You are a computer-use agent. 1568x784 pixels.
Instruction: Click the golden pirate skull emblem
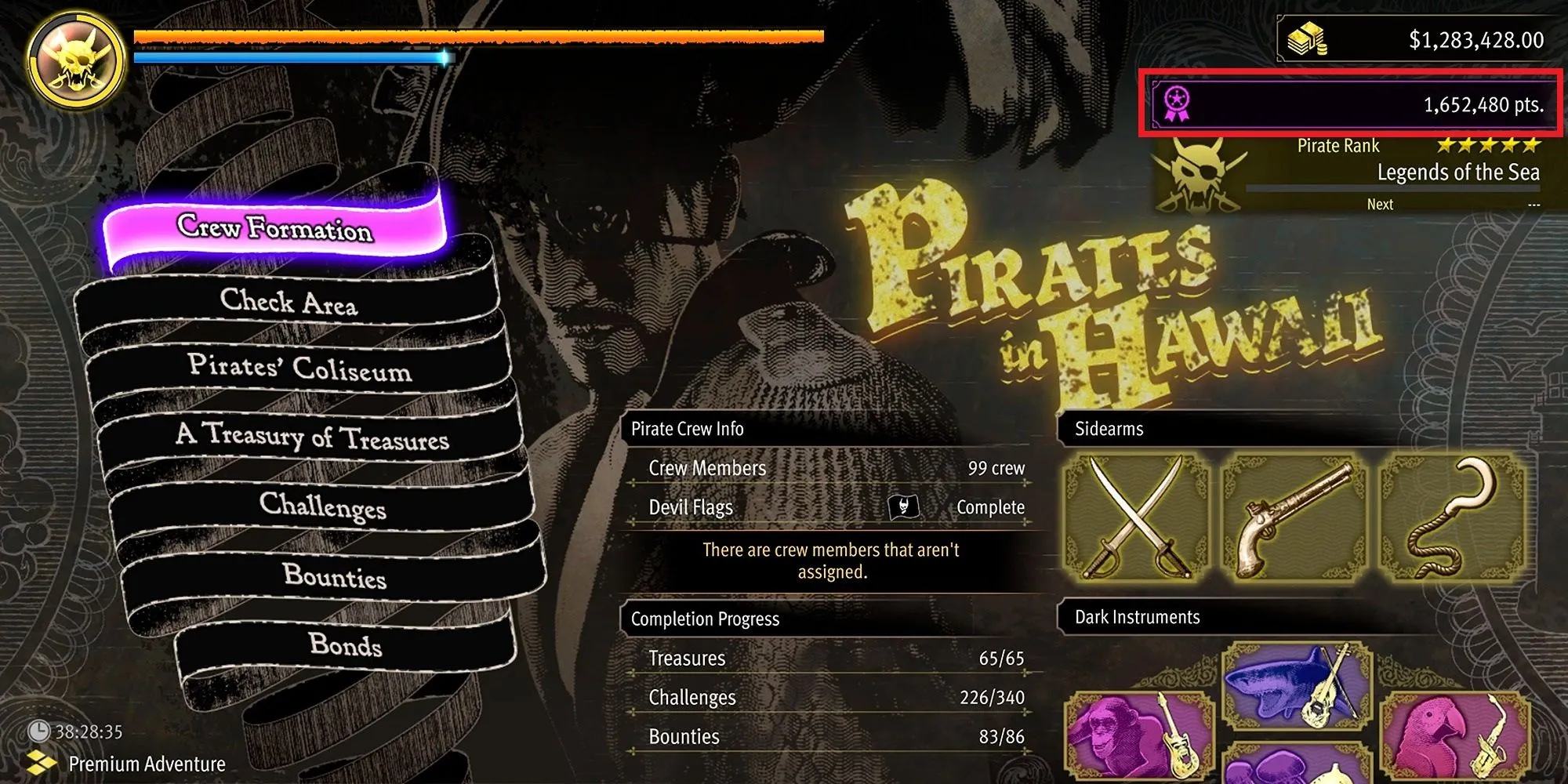coord(75,61)
